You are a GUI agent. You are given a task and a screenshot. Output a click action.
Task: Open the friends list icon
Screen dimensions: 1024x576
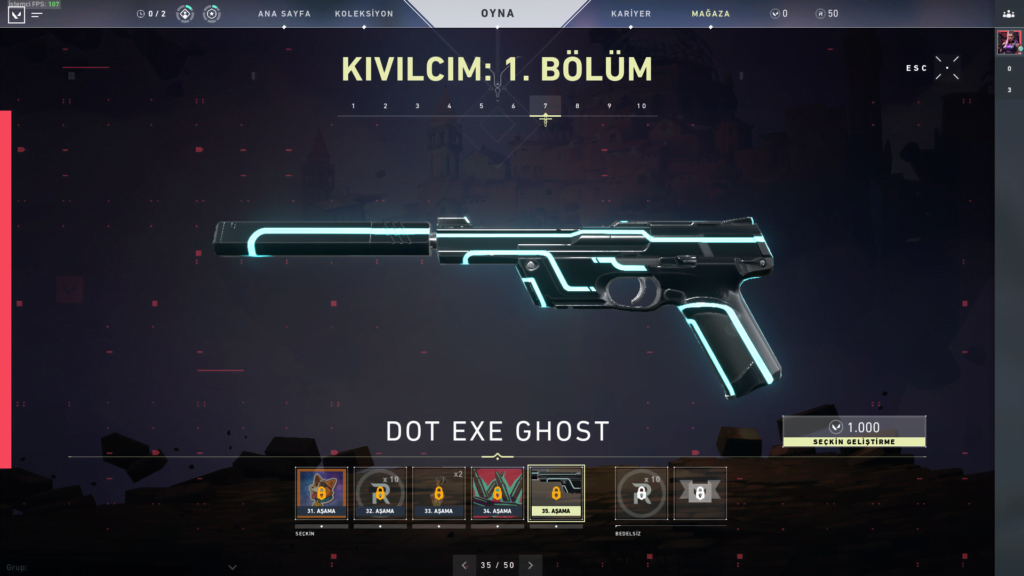coord(1008,14)
